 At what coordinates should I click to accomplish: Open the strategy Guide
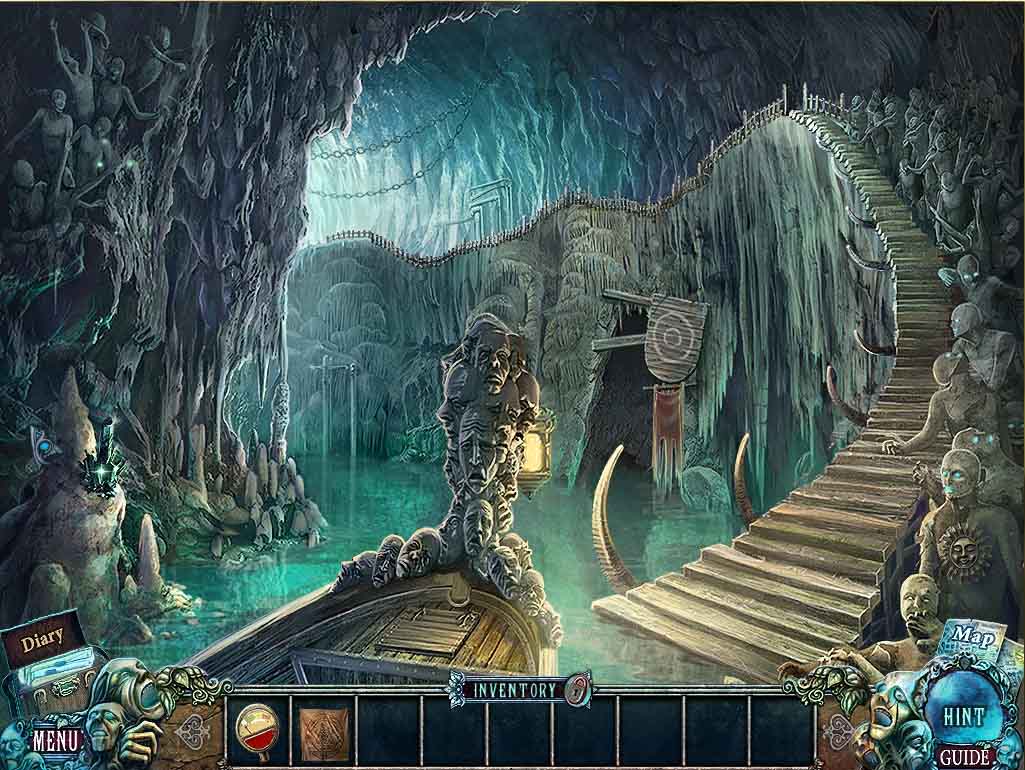964,757
